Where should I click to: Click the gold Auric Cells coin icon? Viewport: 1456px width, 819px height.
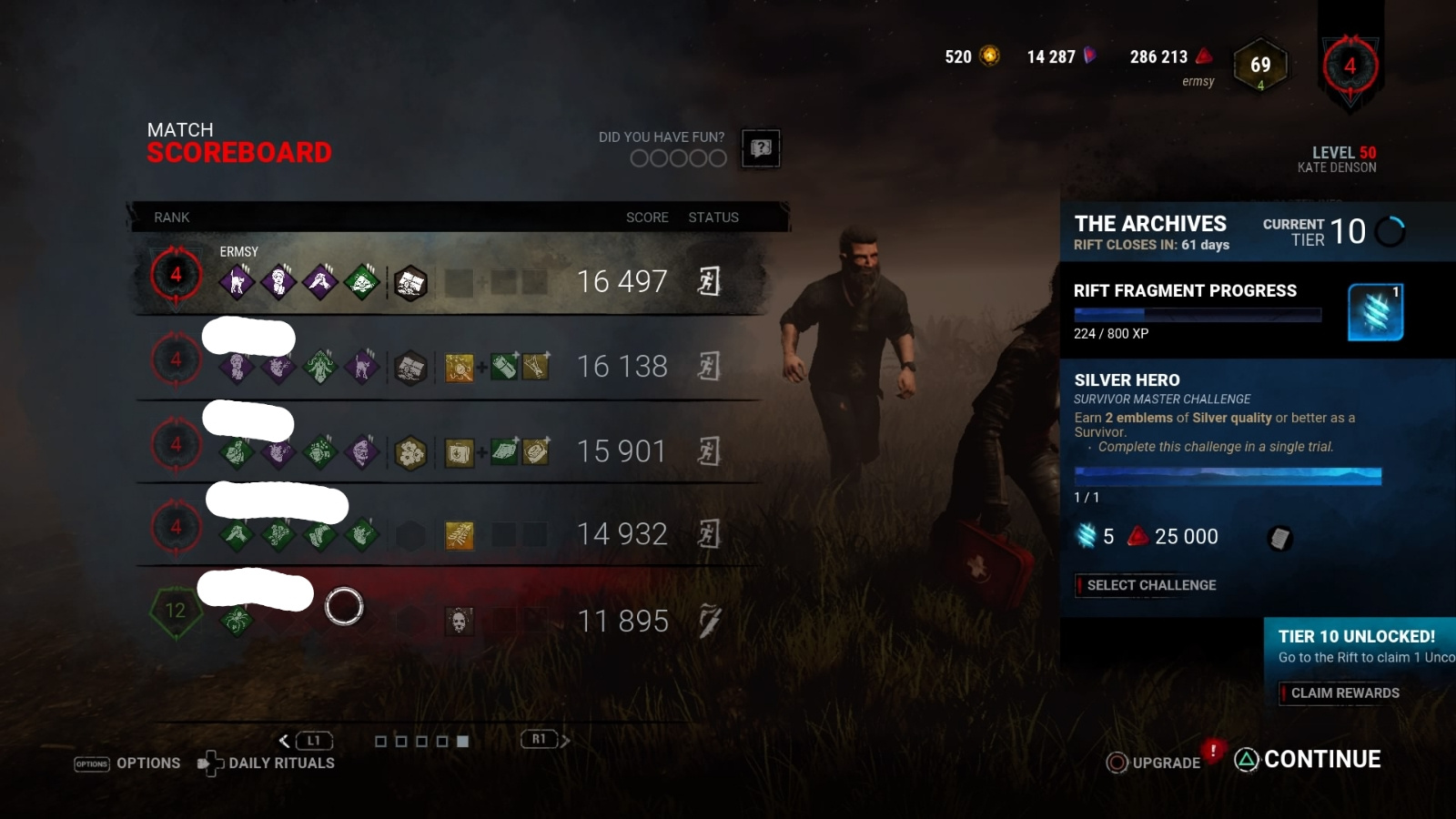(x=987, y=55)
